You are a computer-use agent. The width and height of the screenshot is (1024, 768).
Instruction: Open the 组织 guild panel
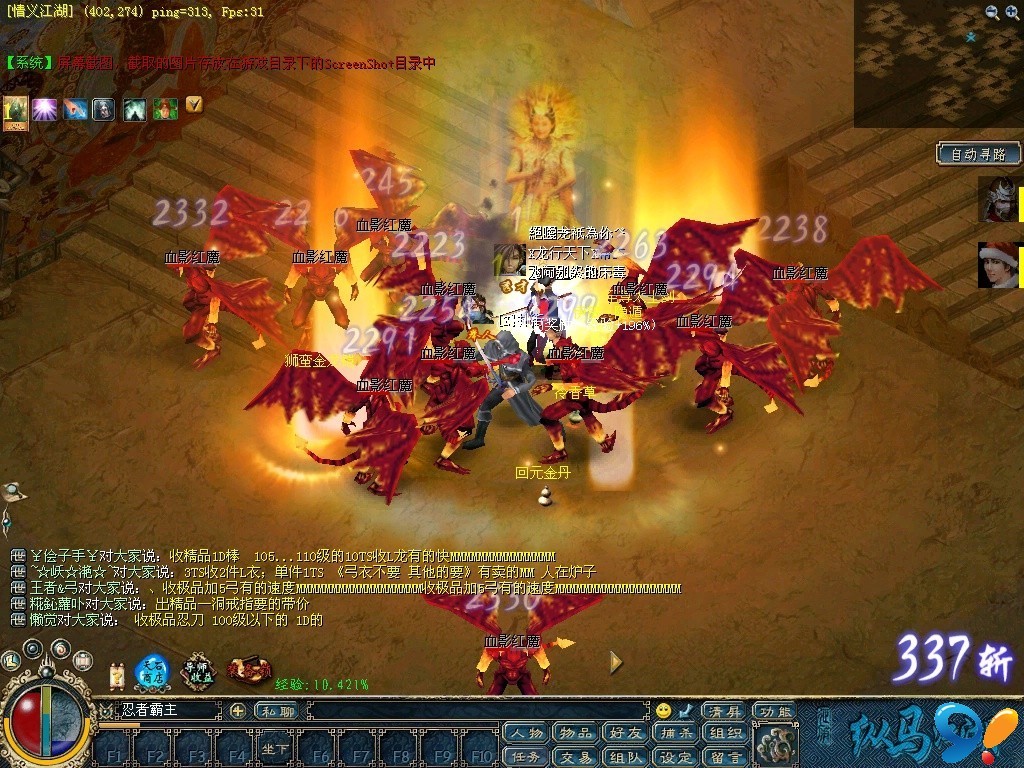click(725, 734)
